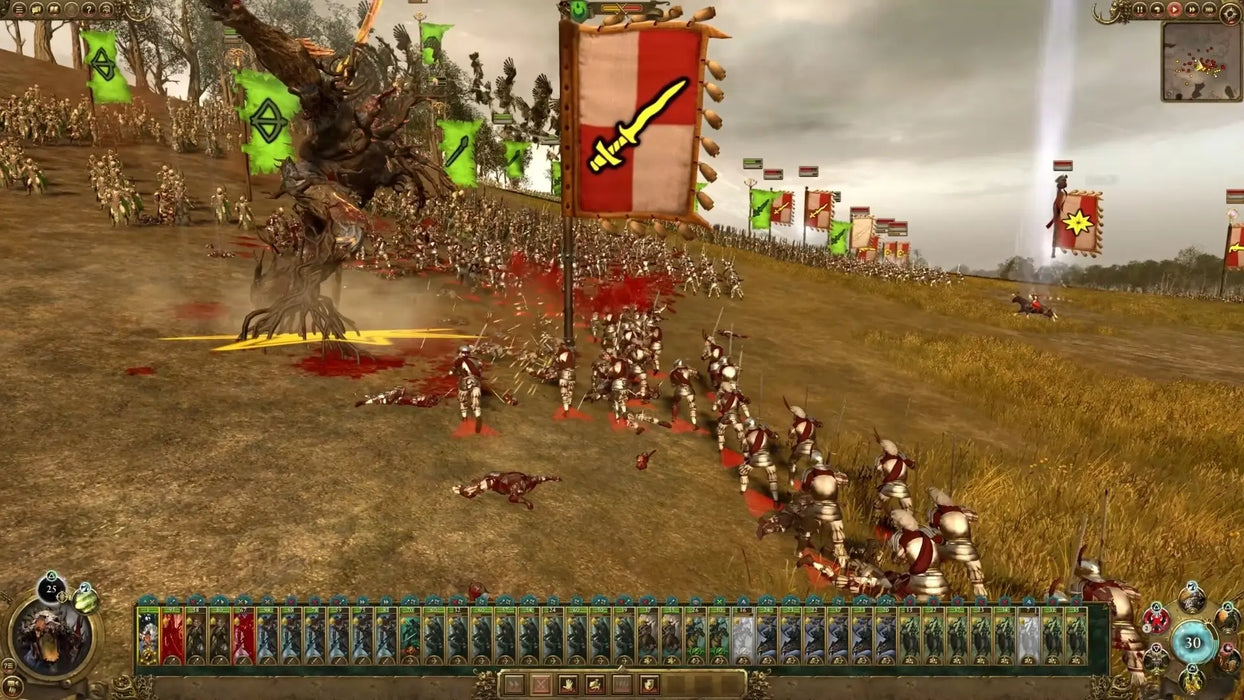Open the Winds of Magic spell dial

(x=1193, y=642)
